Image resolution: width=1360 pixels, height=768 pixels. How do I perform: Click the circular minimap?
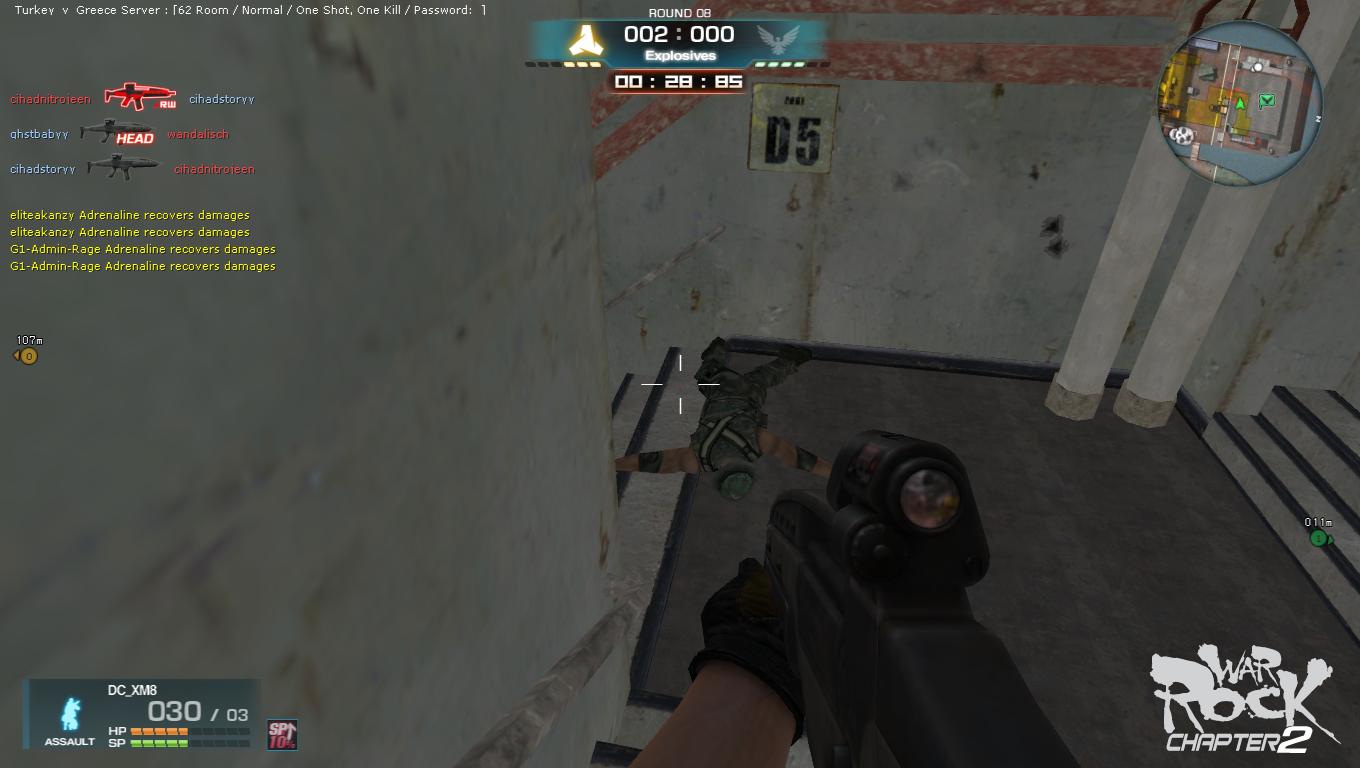click(x=1239, y=101)
